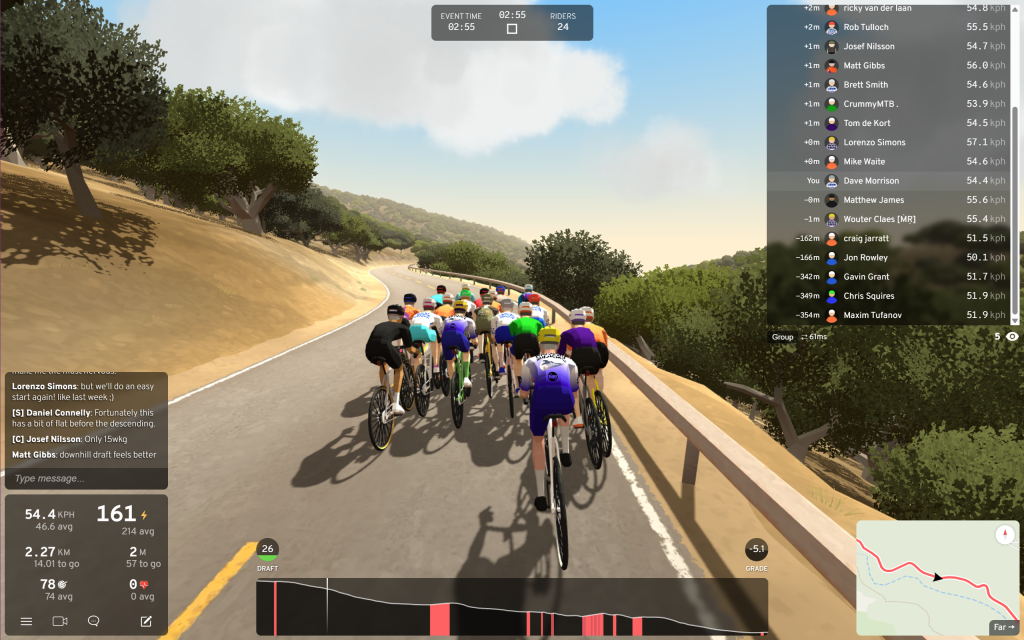Open the hamburger menu in the stats panel
Image resolution: width=1024 pixels, height=640 pixels.
tap(27, 621)
